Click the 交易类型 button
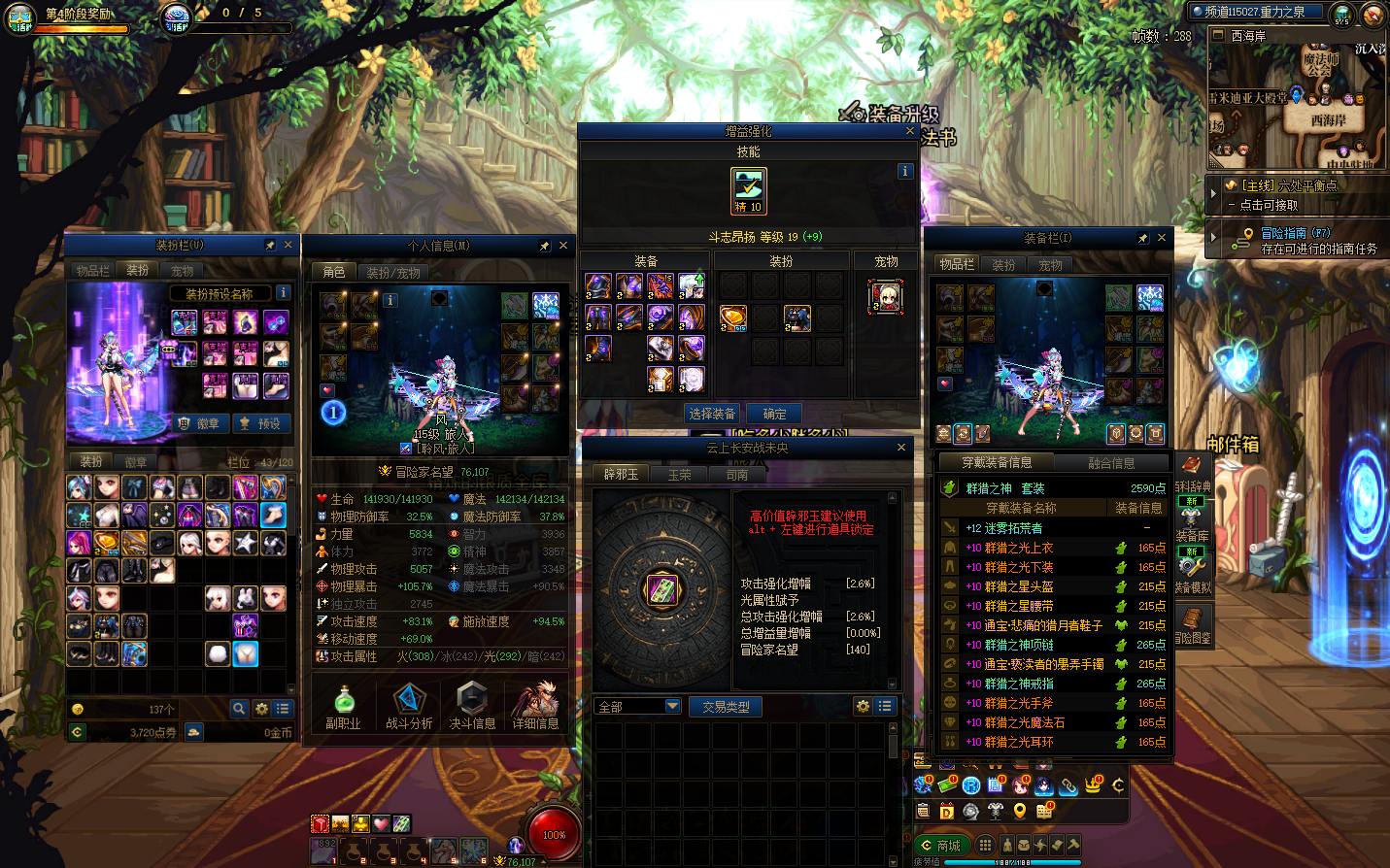This screenshot has width=1390, height=868. (726, 707)
